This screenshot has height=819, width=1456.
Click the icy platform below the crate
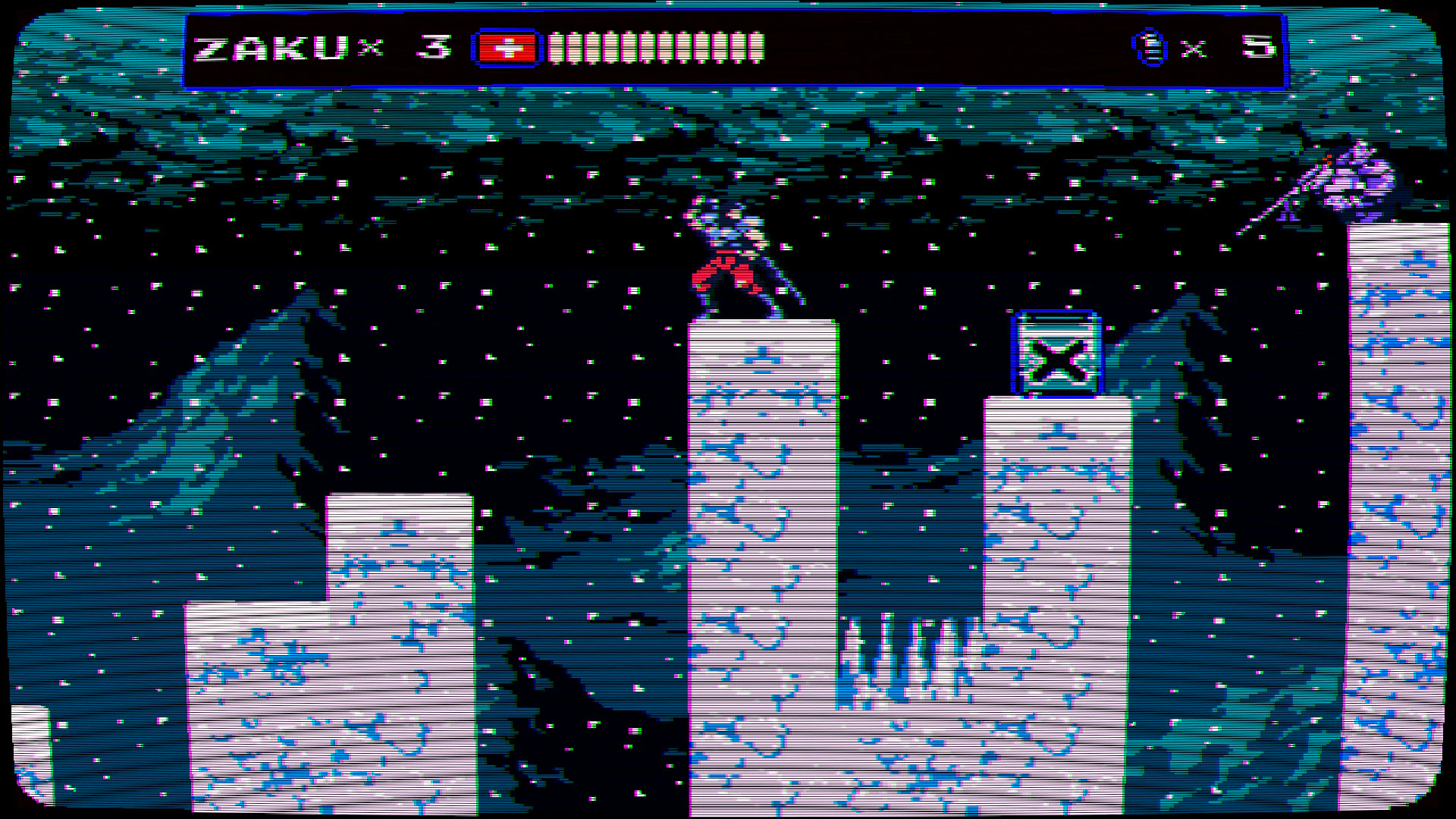click(1056, 531)
